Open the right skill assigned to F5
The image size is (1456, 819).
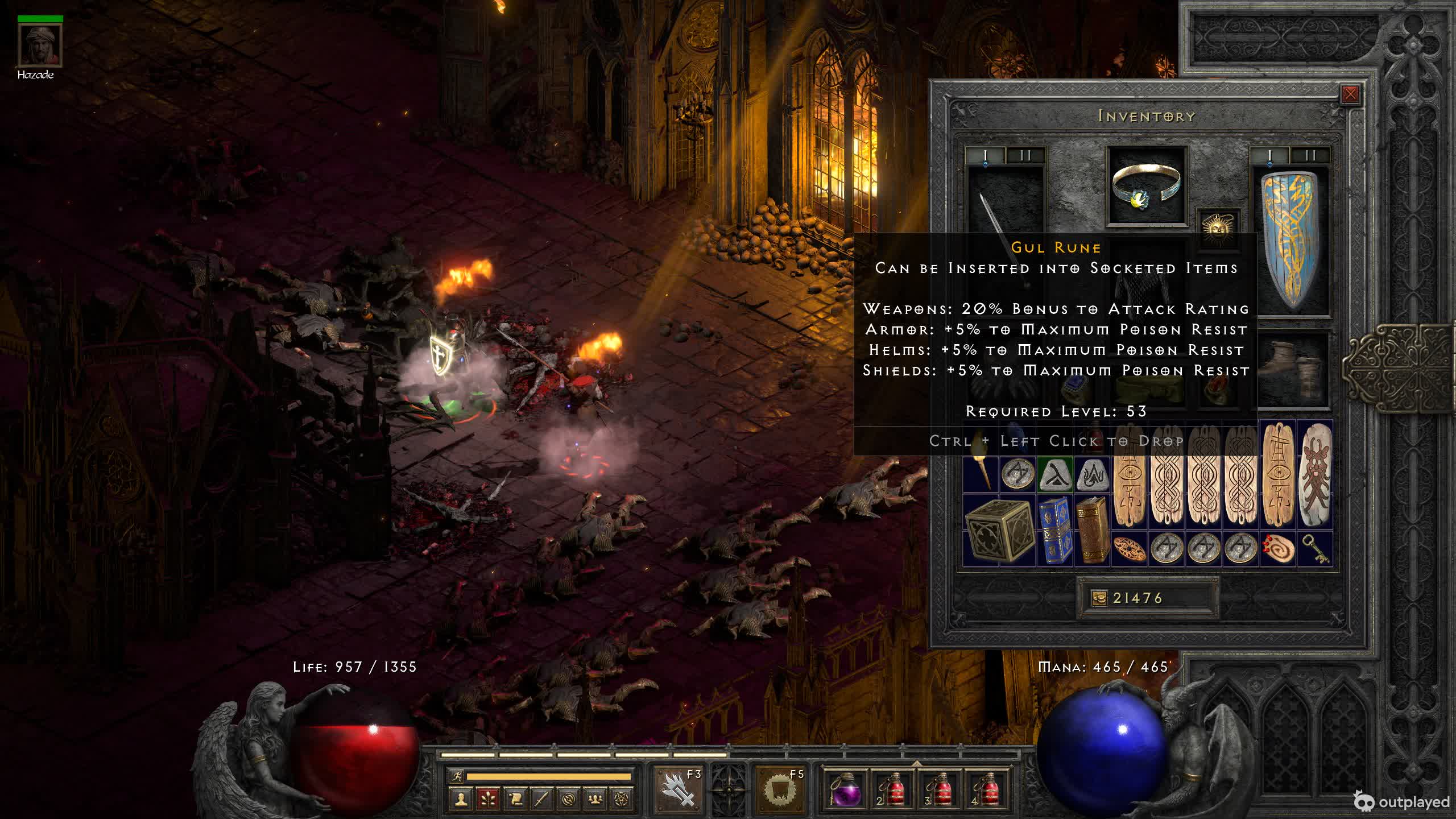pyautogui.click(x=780, y=788)
